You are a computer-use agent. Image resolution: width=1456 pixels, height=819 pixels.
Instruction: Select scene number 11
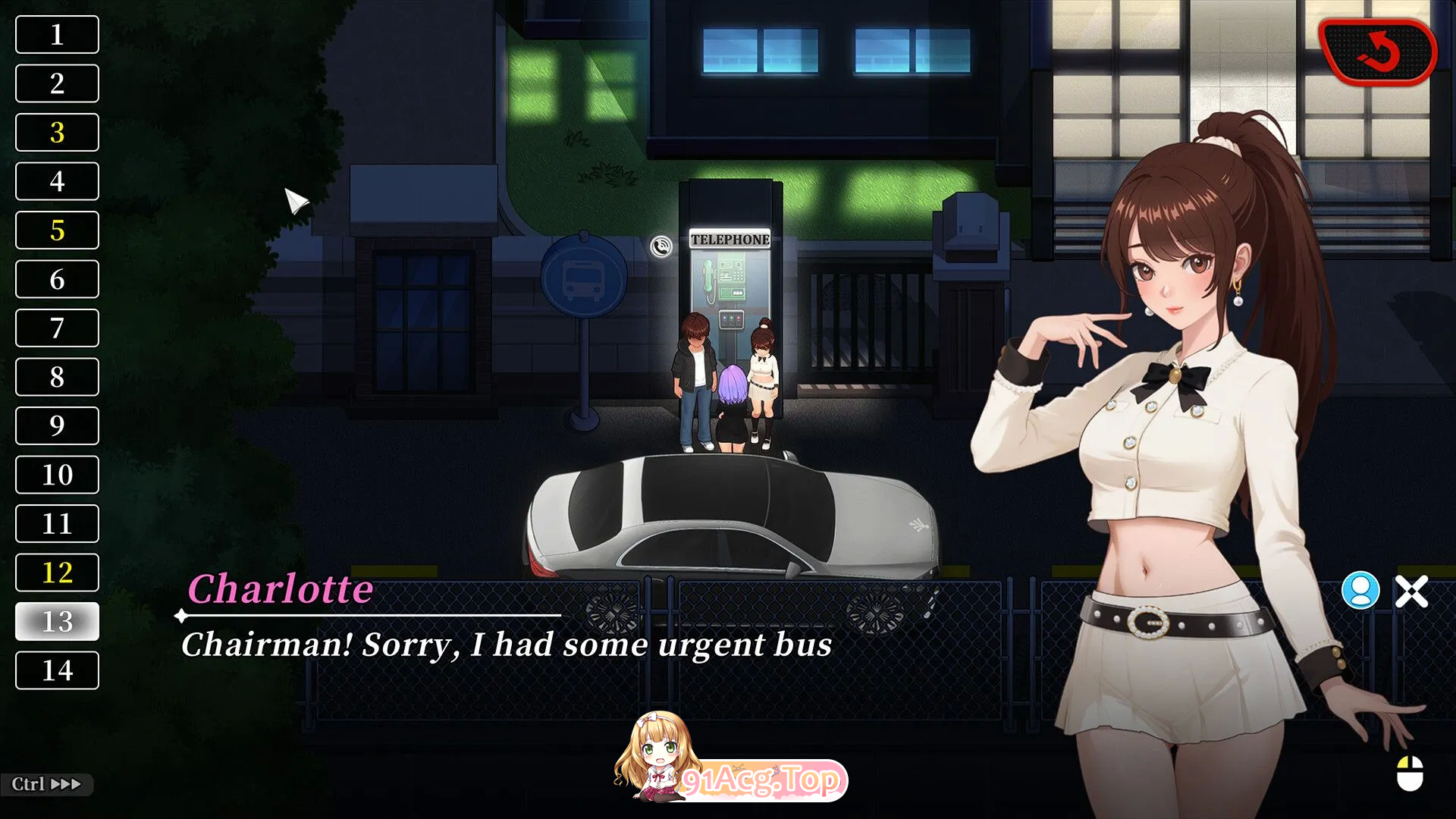(x=57, y=524)
